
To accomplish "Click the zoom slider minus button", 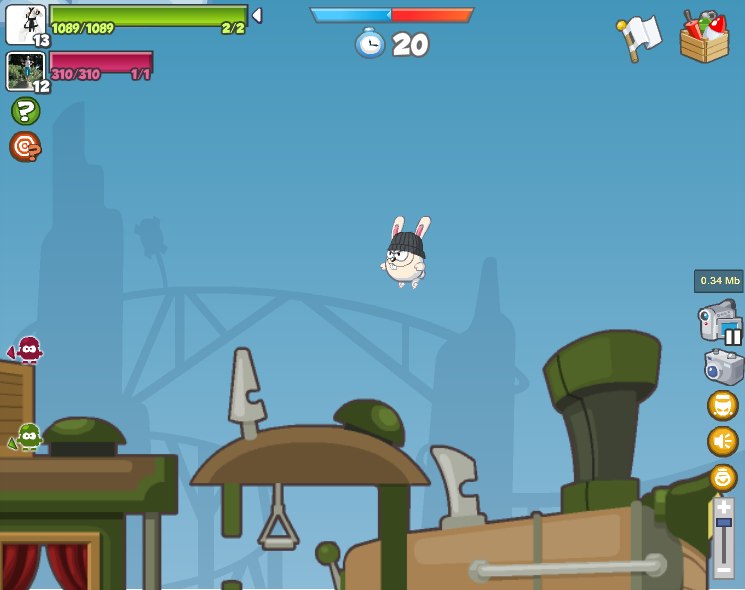I will click(x=724, y=571).
